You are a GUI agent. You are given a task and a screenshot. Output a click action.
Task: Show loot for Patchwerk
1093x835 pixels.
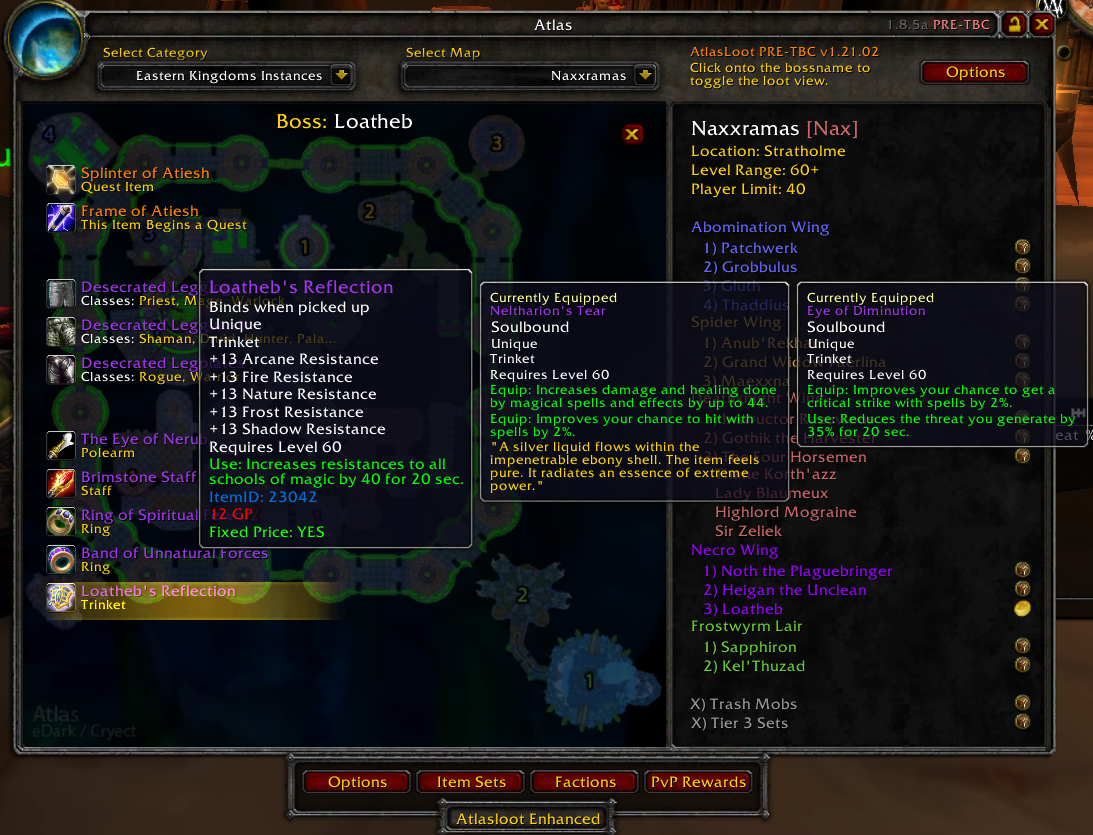[x=759, y=248]
